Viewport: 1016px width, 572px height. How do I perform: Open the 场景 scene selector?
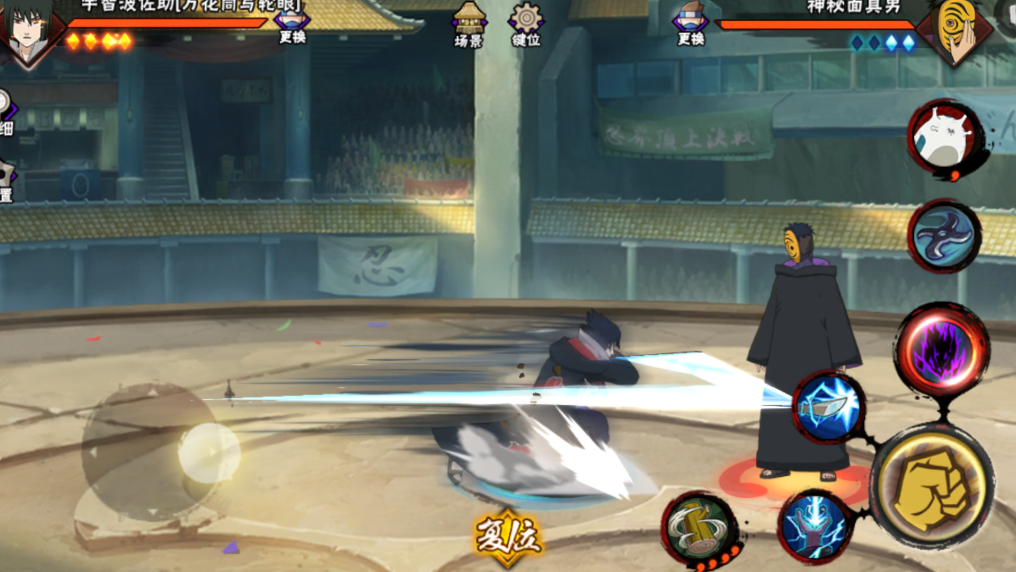469,24
